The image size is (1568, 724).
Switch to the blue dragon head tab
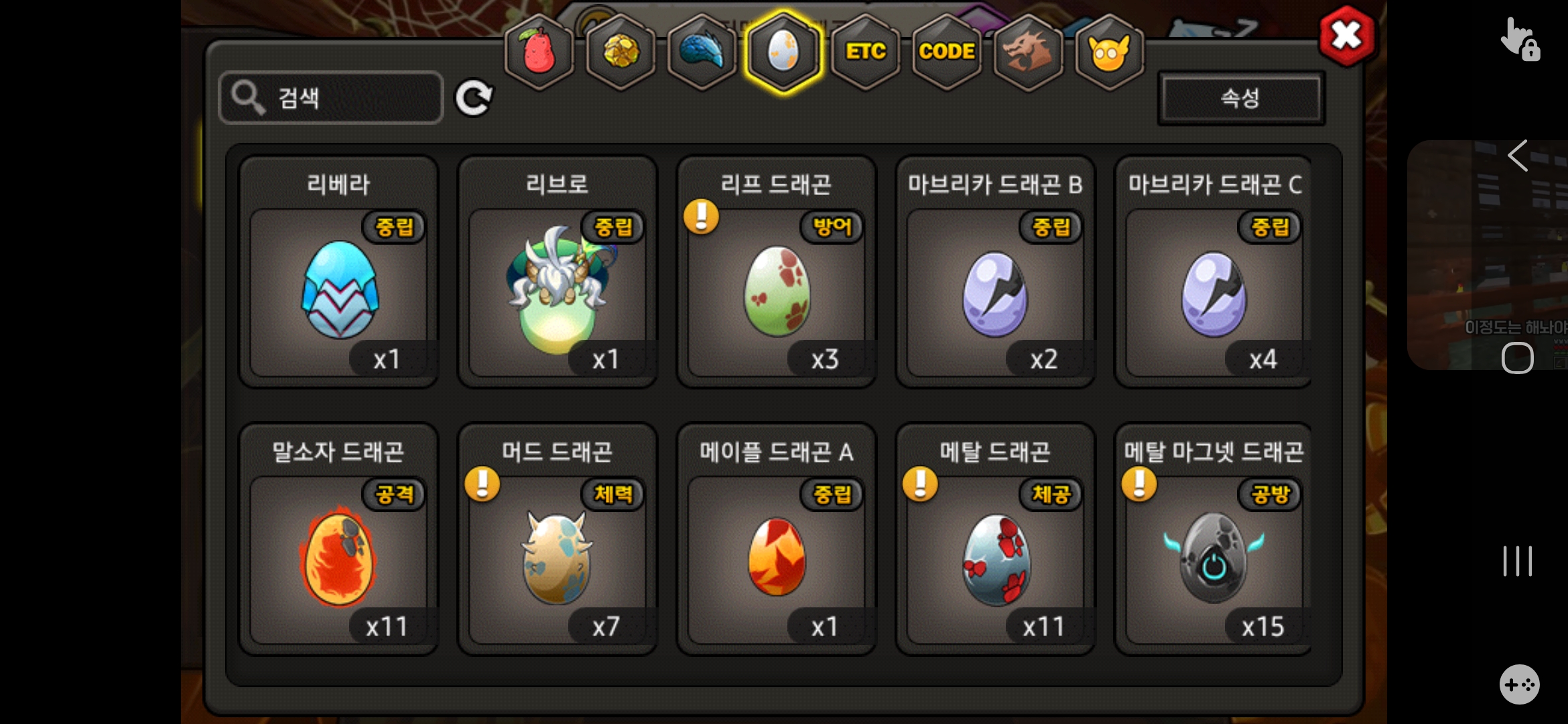(702, 52)
